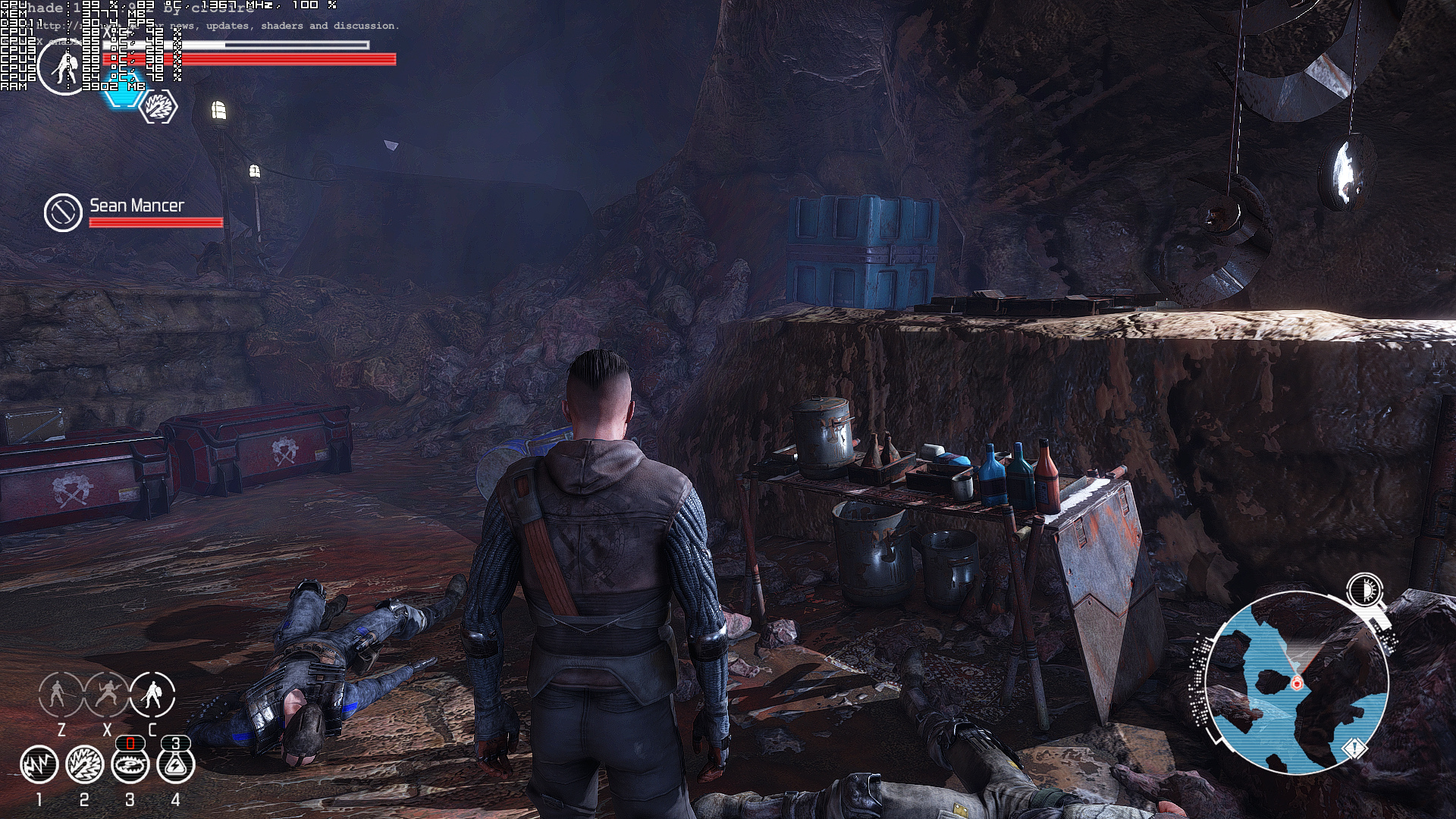Screen dimensions: 1456x819
Task: Select the player shield-stance portrait
Action: [x=64, y=67]
